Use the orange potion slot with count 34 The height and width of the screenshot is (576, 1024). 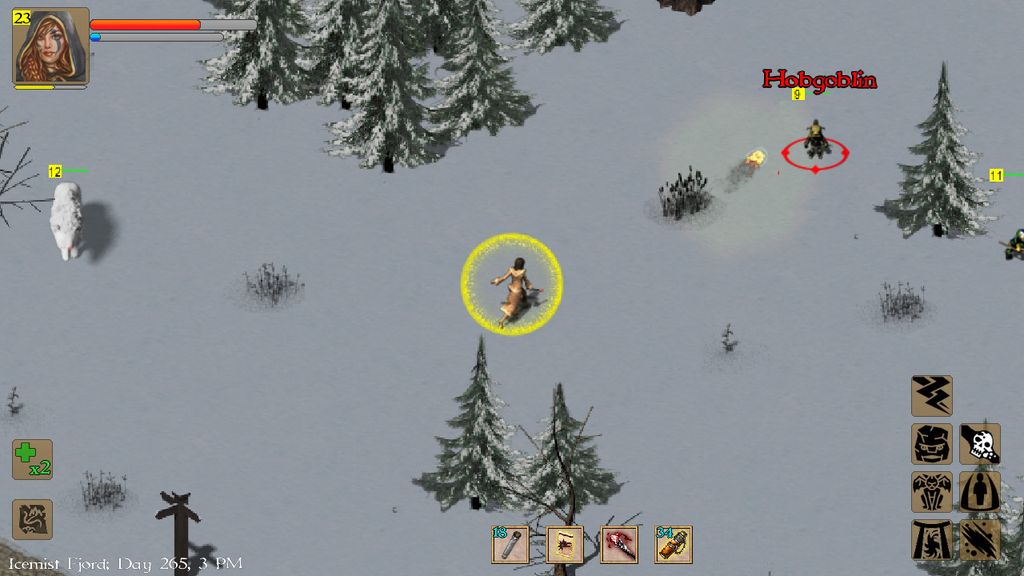click(x=673, y=545)
